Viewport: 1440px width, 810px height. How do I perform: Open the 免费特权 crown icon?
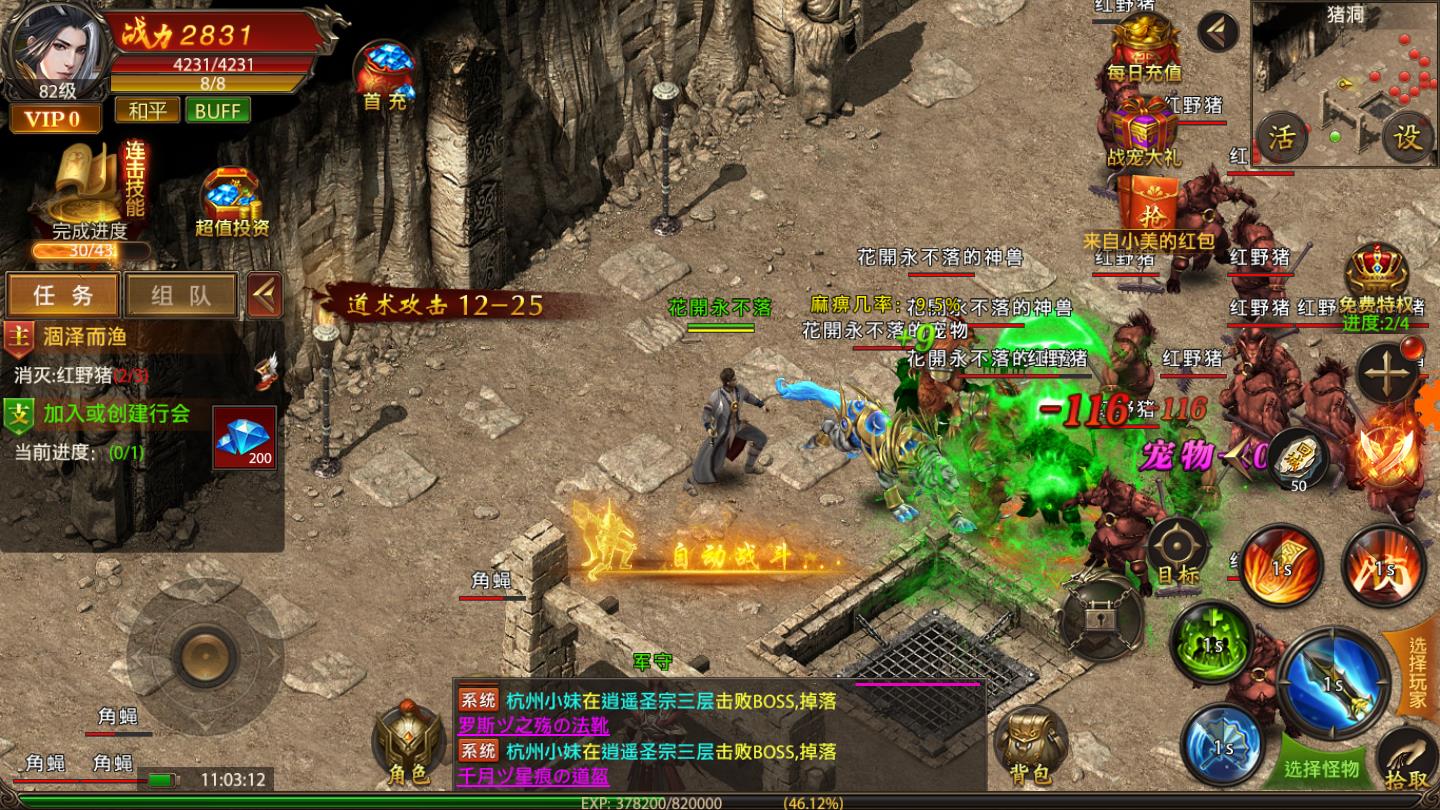(x=1376, y=275)
